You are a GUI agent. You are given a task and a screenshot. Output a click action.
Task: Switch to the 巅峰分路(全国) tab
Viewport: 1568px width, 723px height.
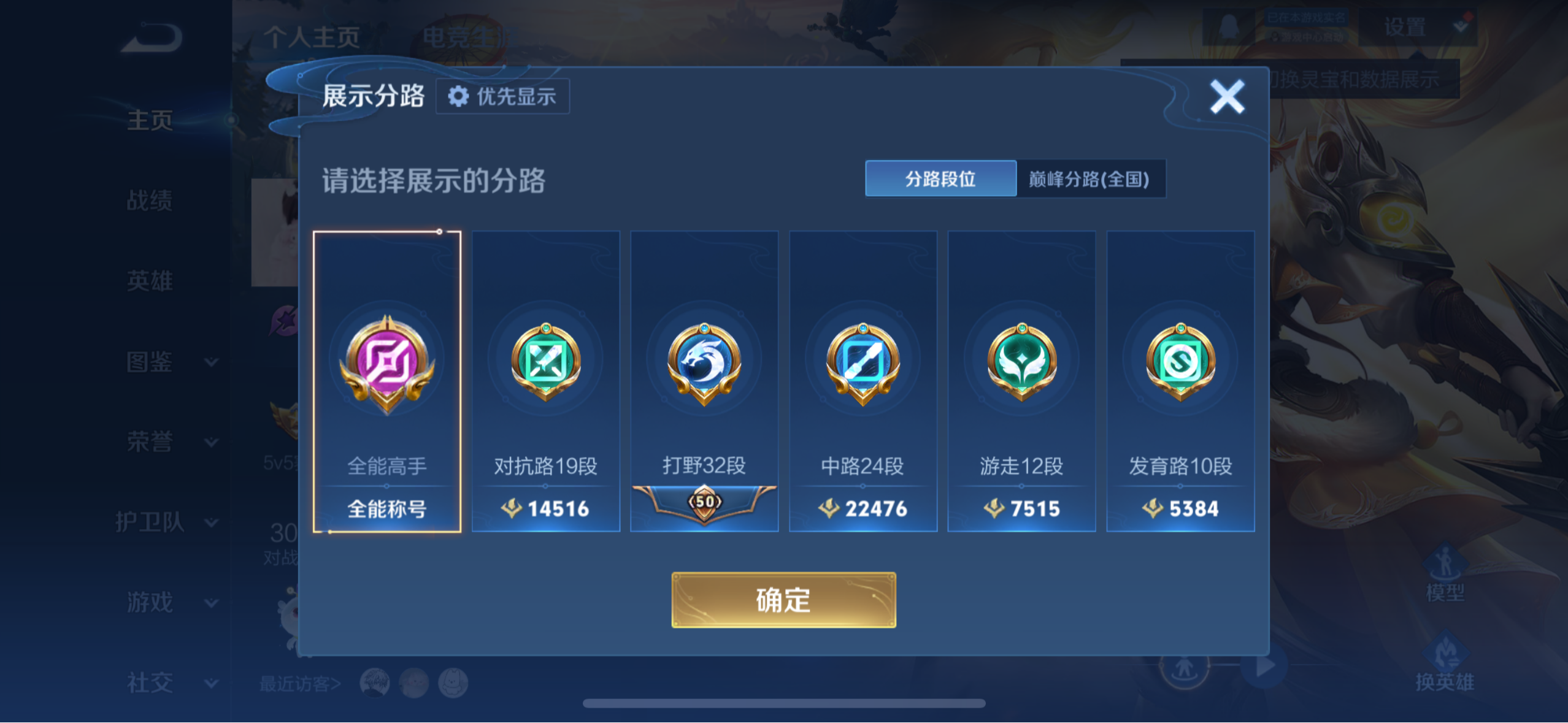1091,179
